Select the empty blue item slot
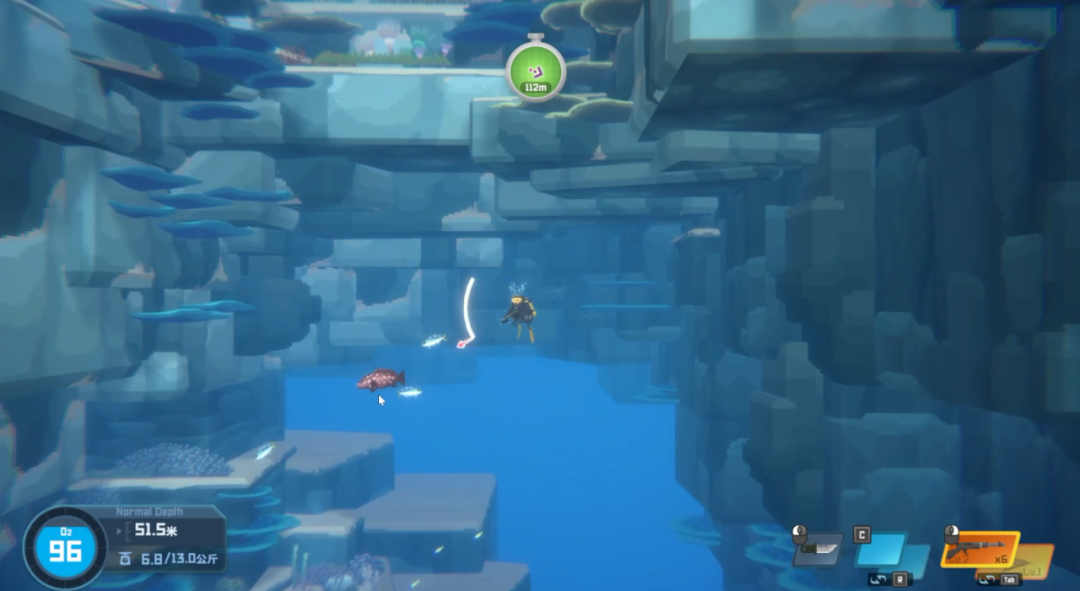Screen dimensions: 1080x591 881,550
